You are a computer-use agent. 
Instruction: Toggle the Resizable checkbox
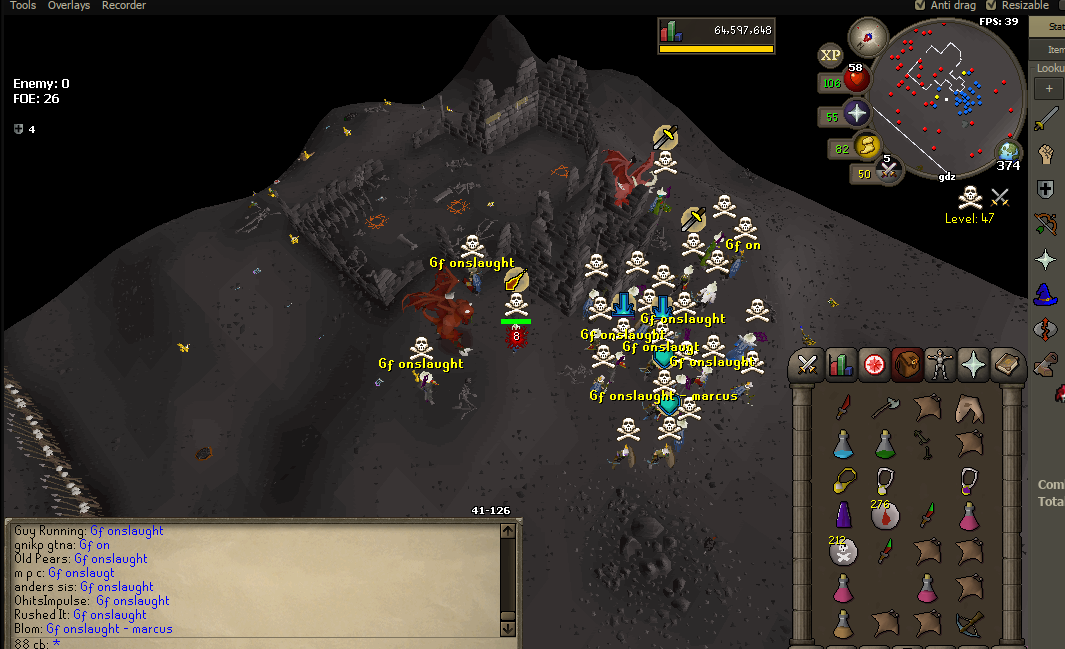[x=991, y=6]
